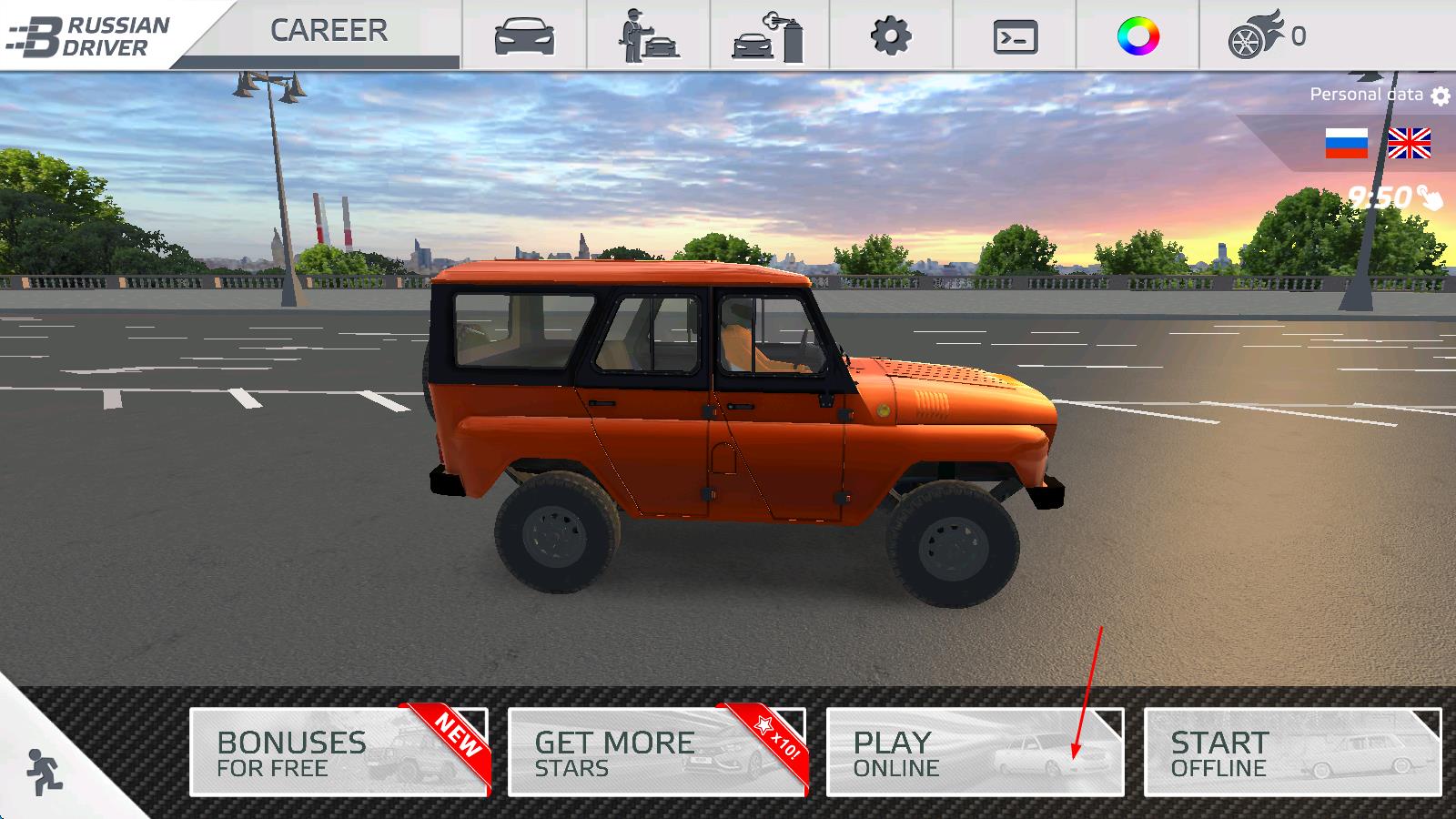The height and width of the screenshot is (819, 1456).
Task: Tap the Get More Stars button
Action: [657, 753]
